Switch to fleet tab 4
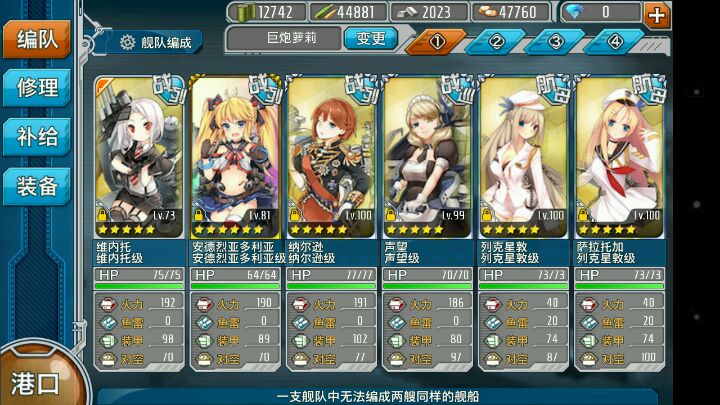 (x=615, y=41)
